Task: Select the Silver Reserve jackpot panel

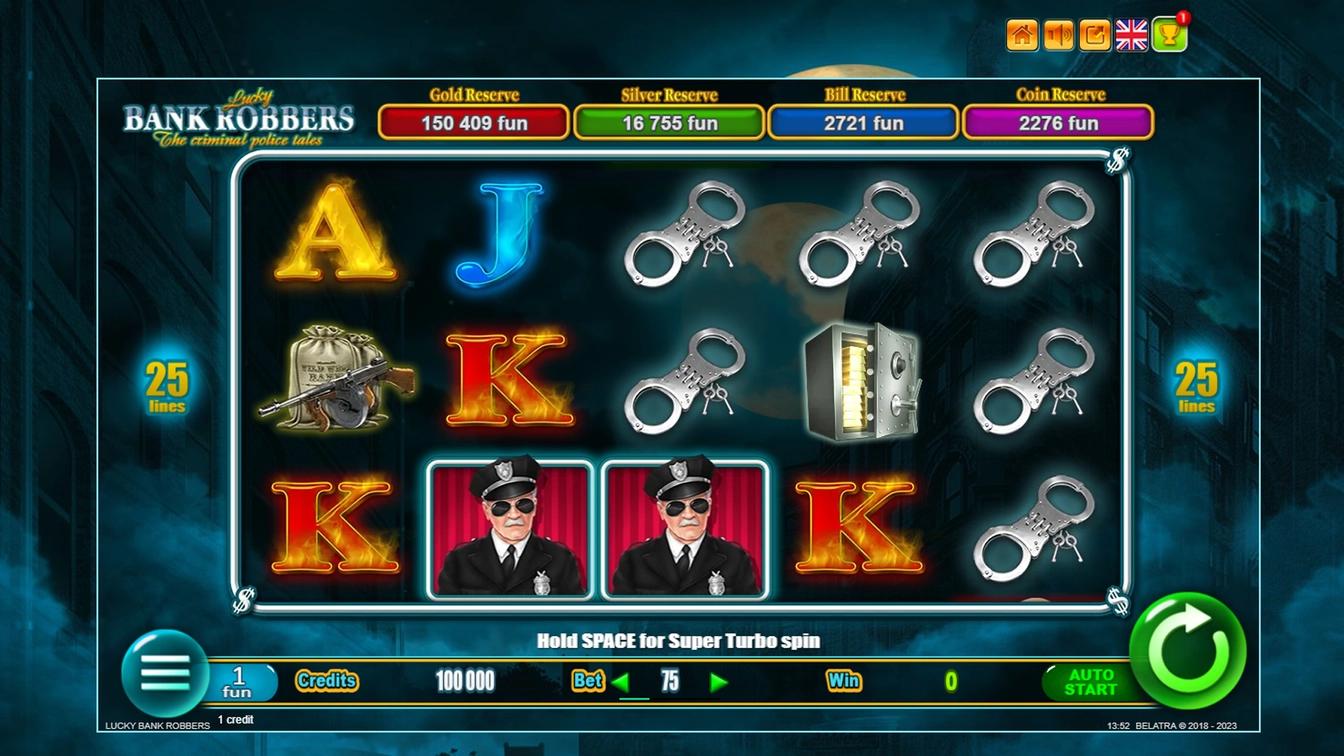Action: click(669, 123)
